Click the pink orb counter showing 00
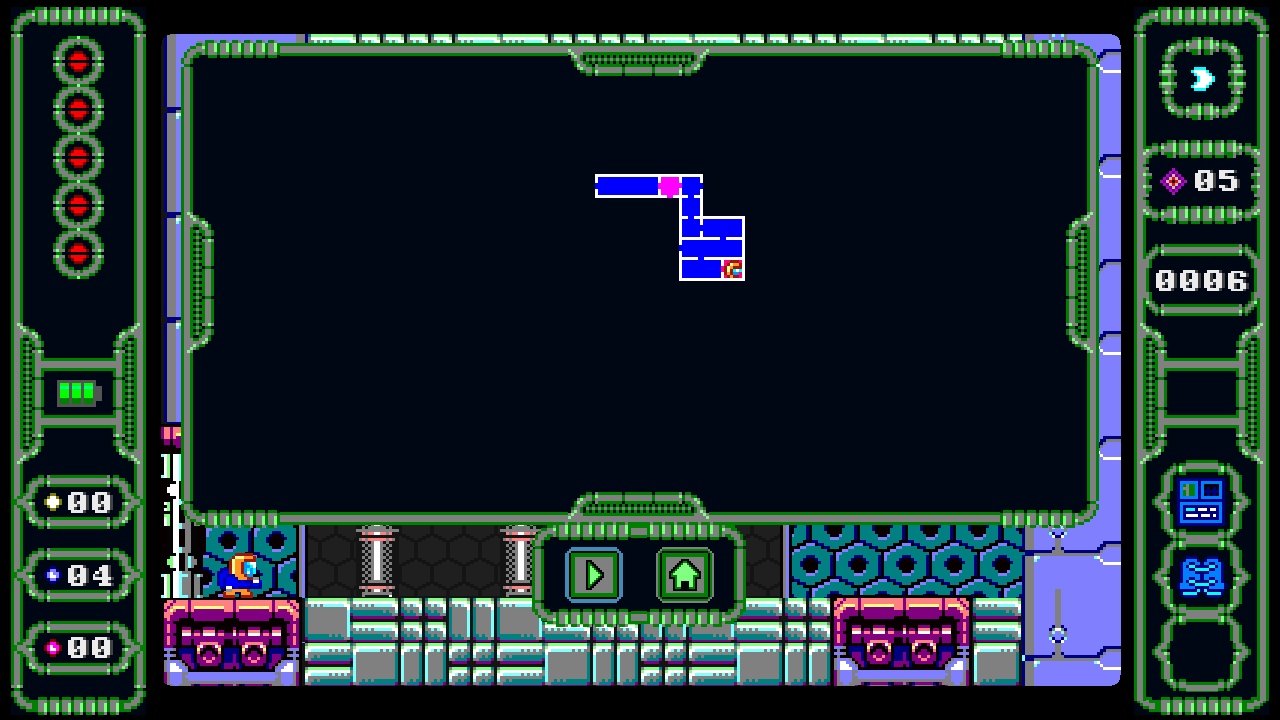This screenshot has height=720, width=1280. coord(78,648)
